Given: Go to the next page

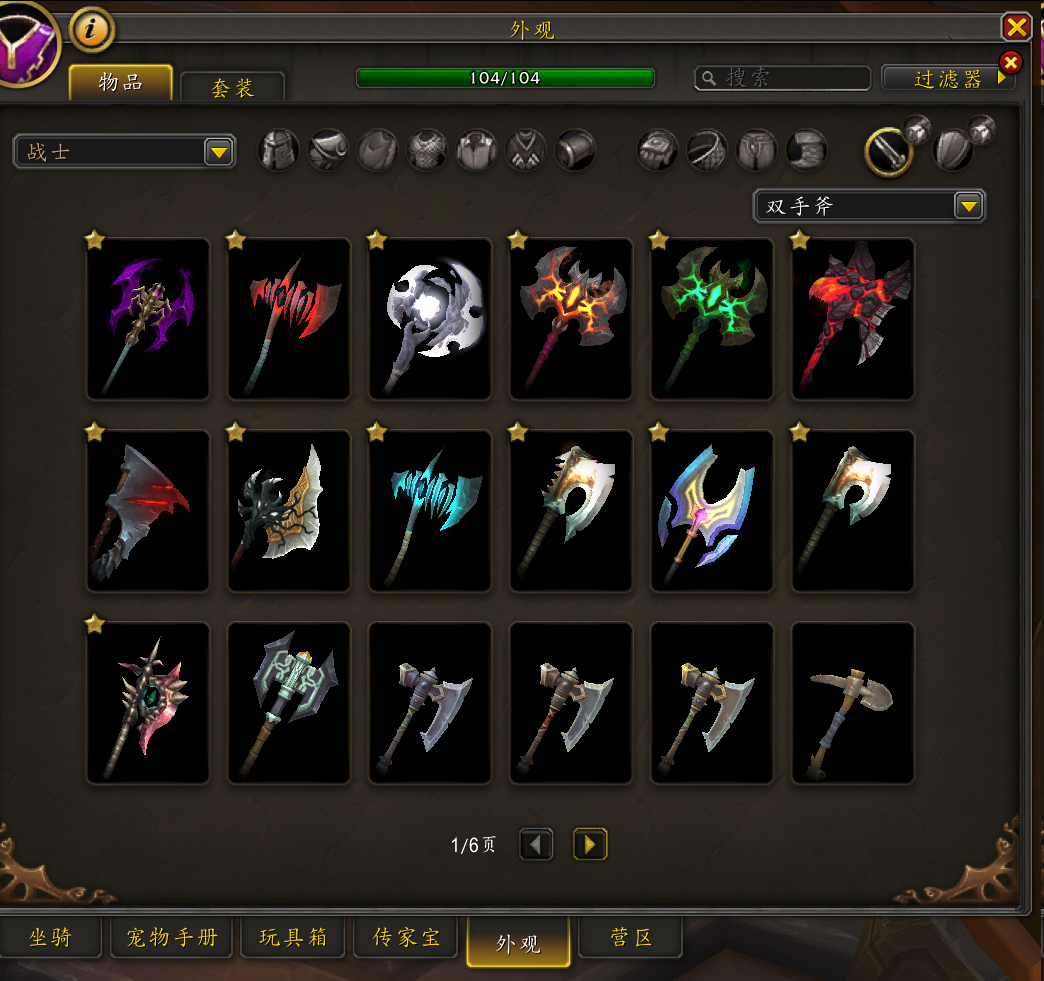Looking at the screenshot, I should pyautogui.click(x=590, y=845).
